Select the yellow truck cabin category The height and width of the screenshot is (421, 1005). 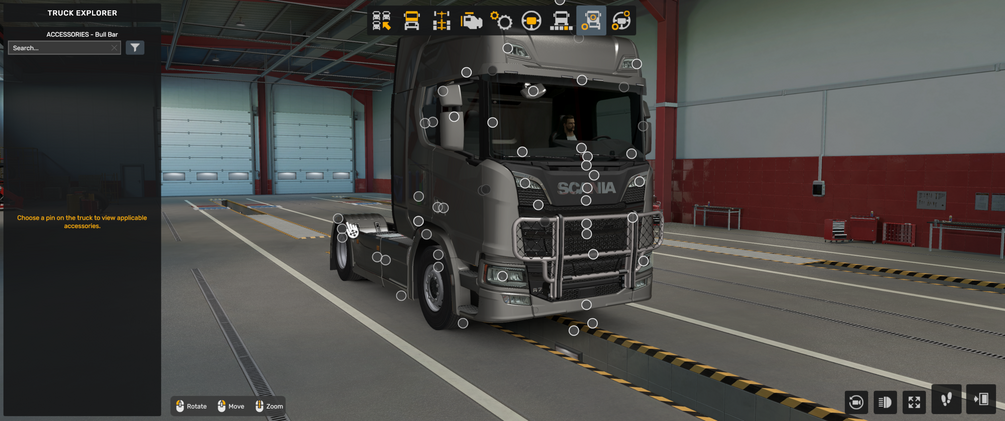(411, 21)
